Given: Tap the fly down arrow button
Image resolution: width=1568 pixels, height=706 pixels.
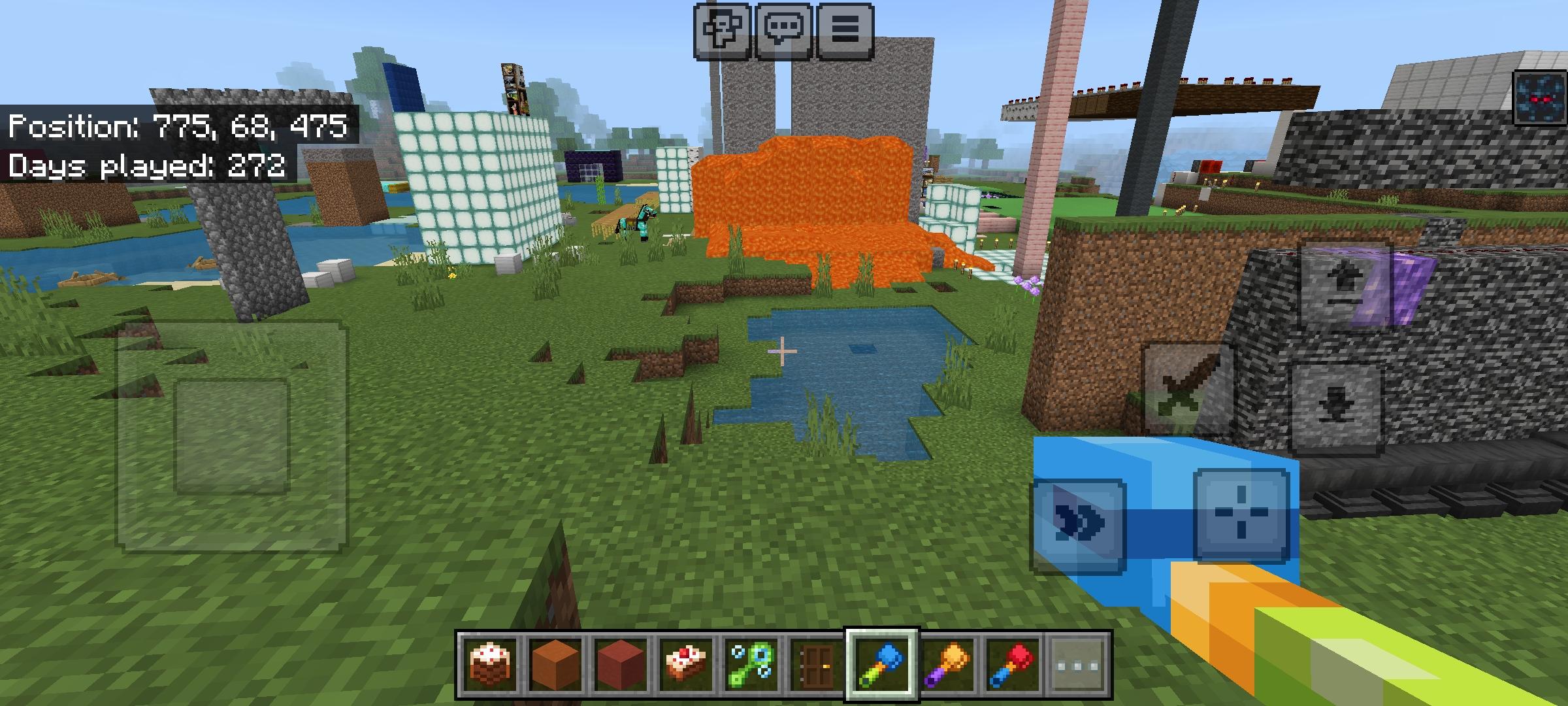Looking at the screenshot, I should [1337, 408].
